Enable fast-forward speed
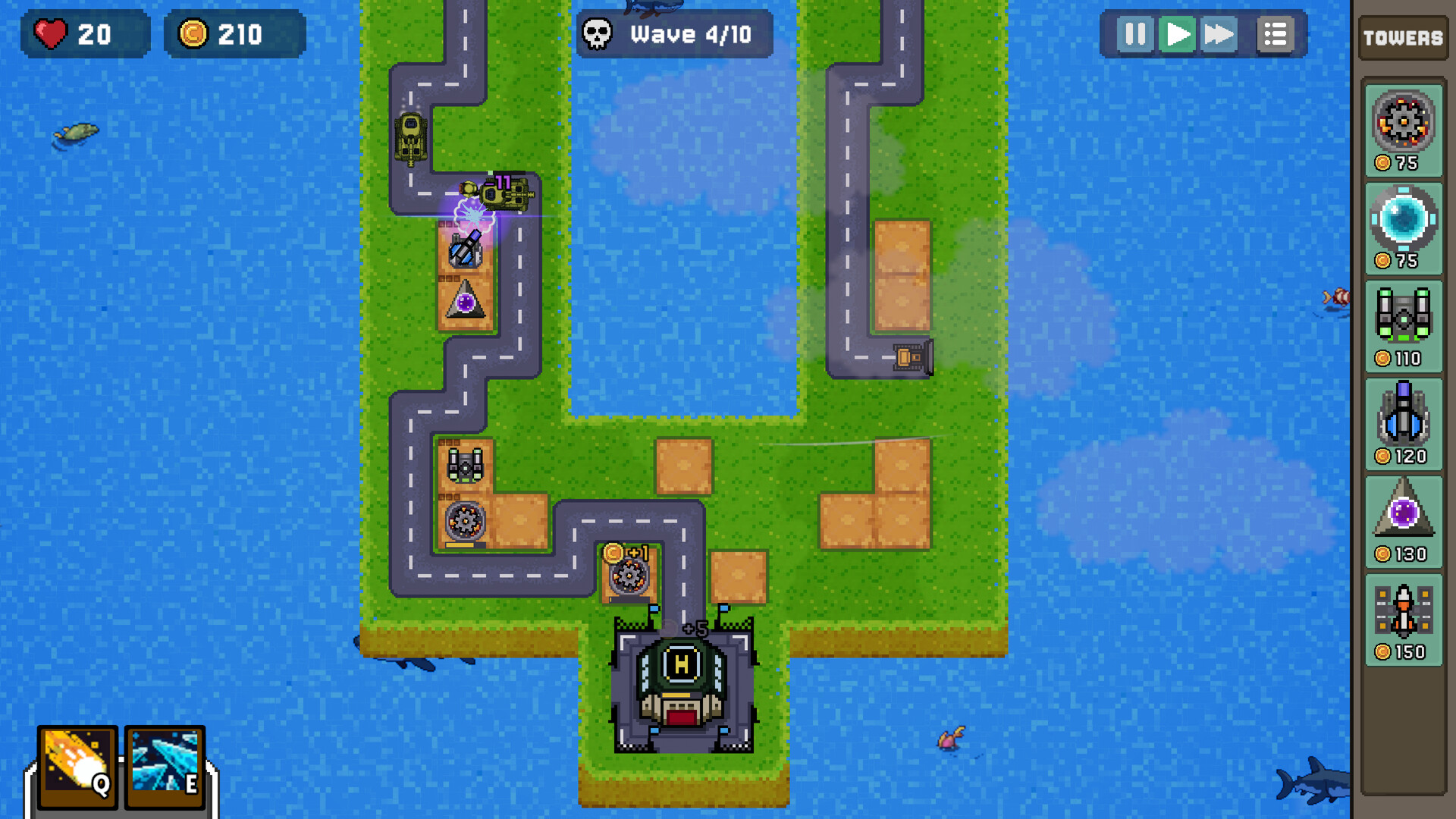1456x819 pixels. [x=1219, y=34]
